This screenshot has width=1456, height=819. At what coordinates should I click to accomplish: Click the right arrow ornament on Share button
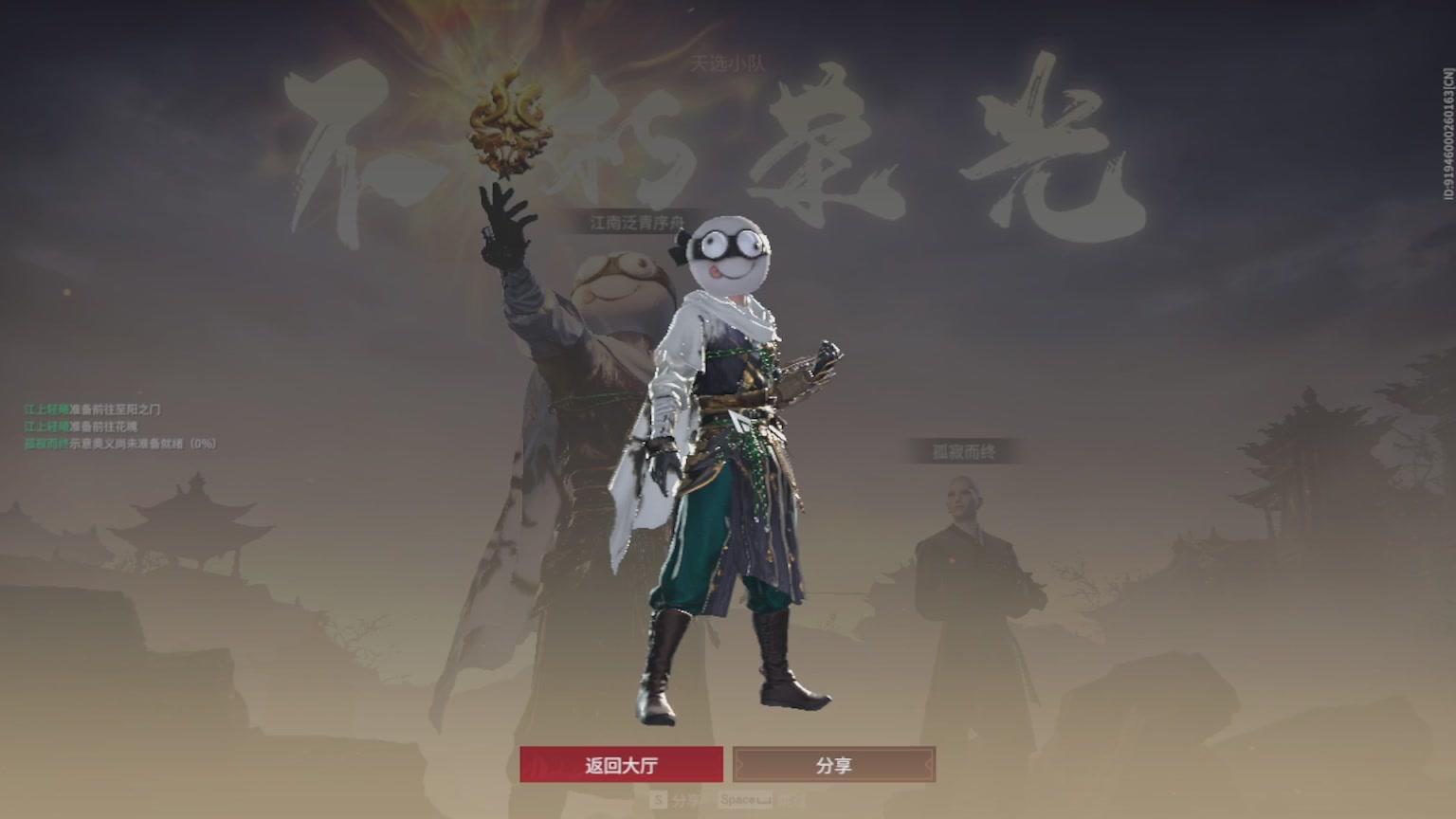tap(929, 763)
